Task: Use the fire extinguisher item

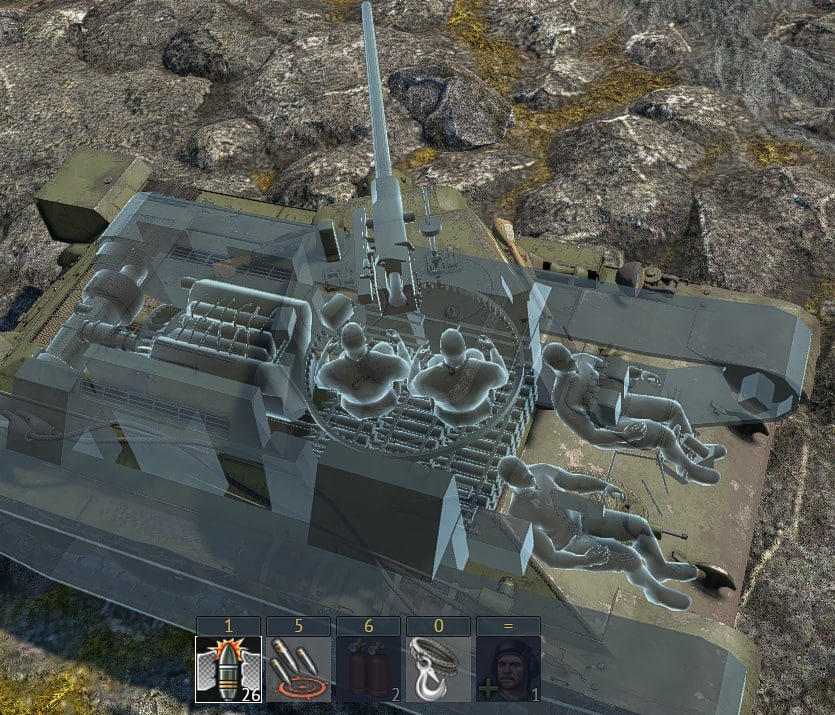Action: [368, 669]
